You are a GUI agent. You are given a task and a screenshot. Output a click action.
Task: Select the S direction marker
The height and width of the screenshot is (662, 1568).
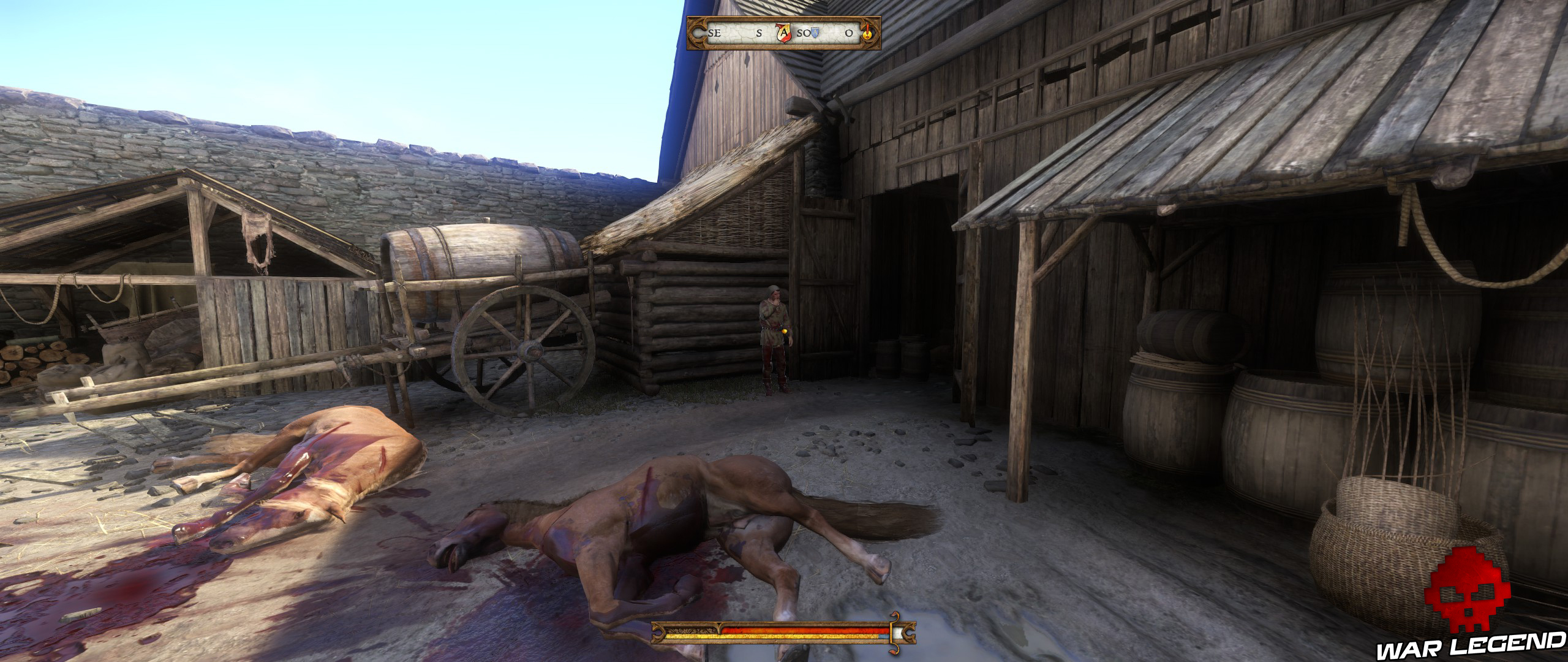click(759, 34)
